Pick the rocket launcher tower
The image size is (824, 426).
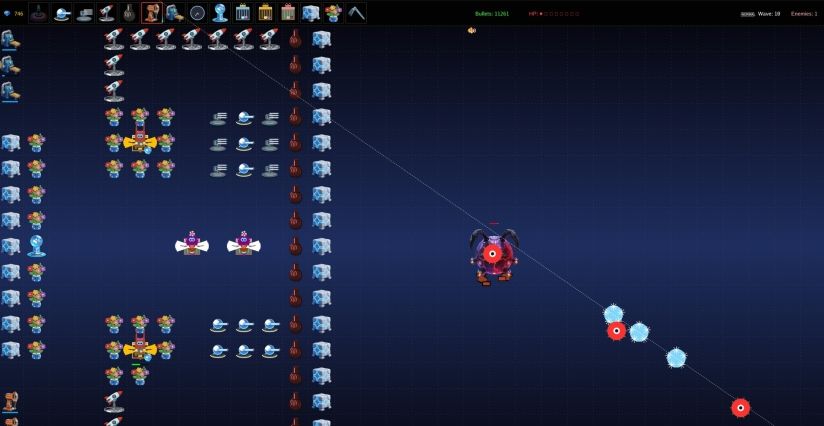point(107,13)
